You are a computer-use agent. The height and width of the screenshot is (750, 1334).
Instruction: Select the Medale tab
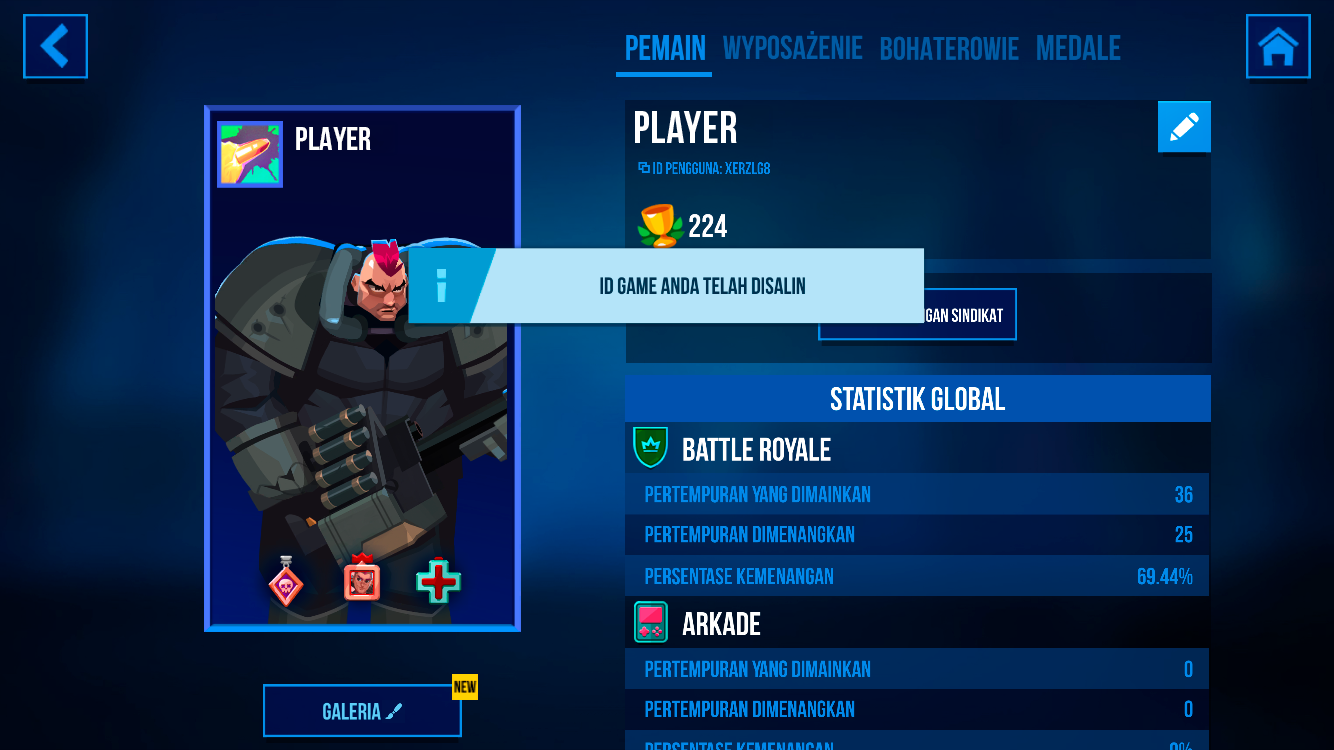(x=1078, y=48)
